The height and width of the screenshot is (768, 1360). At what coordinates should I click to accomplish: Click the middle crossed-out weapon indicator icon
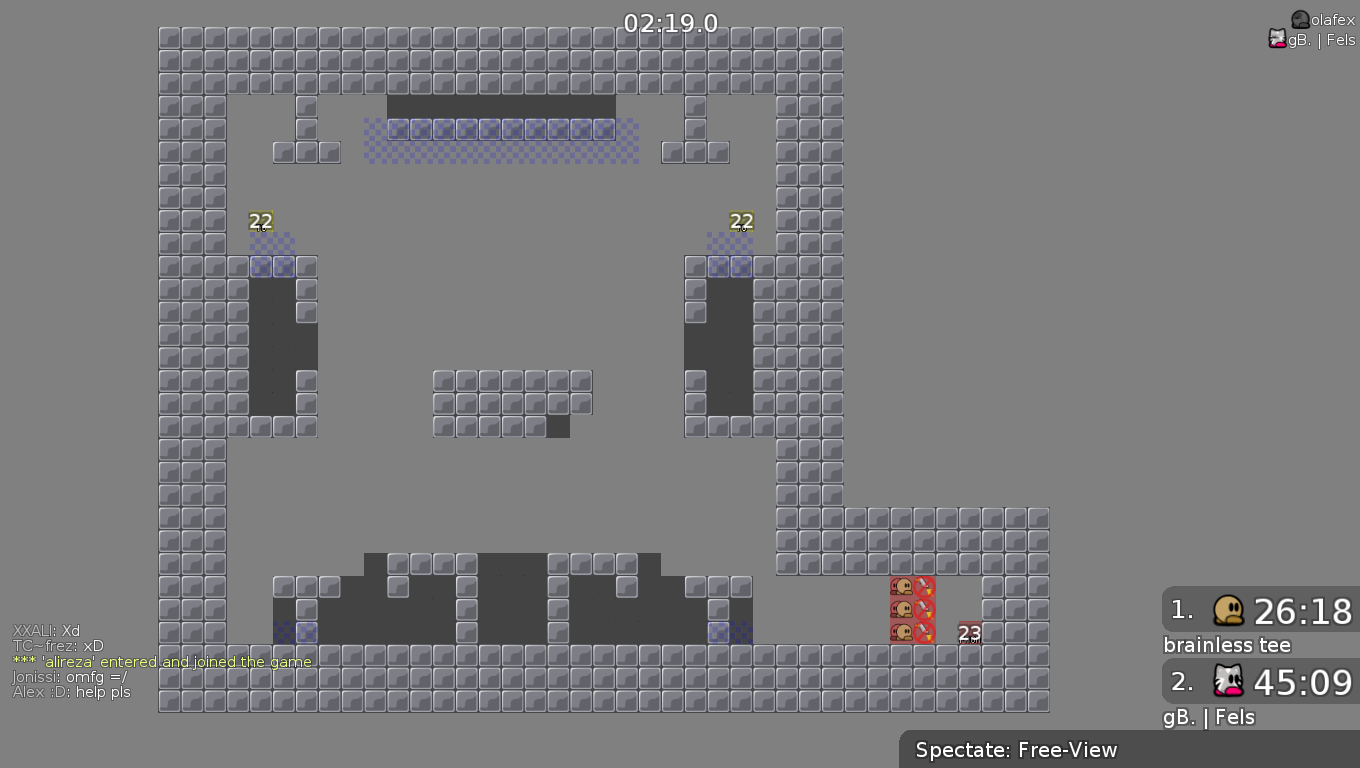pos(921,611)
